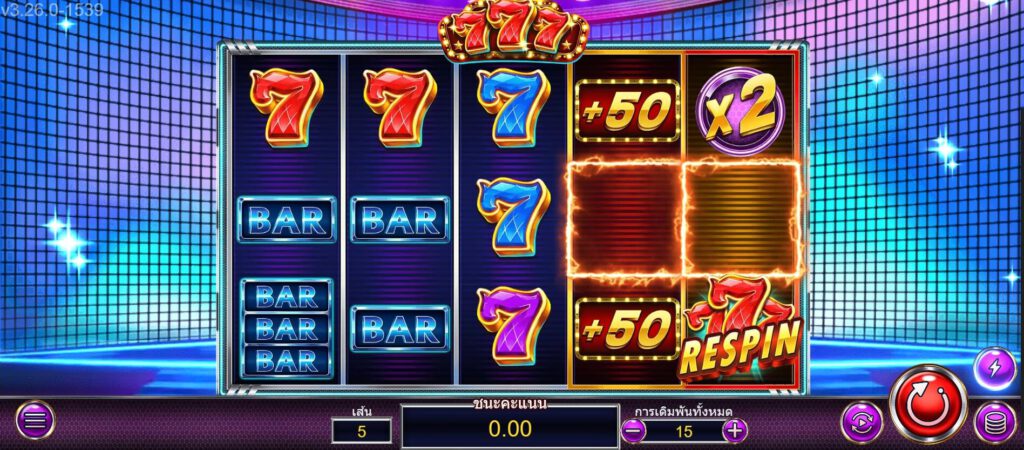Toggle the lightning bolt turbo mode

click(994, 368)
